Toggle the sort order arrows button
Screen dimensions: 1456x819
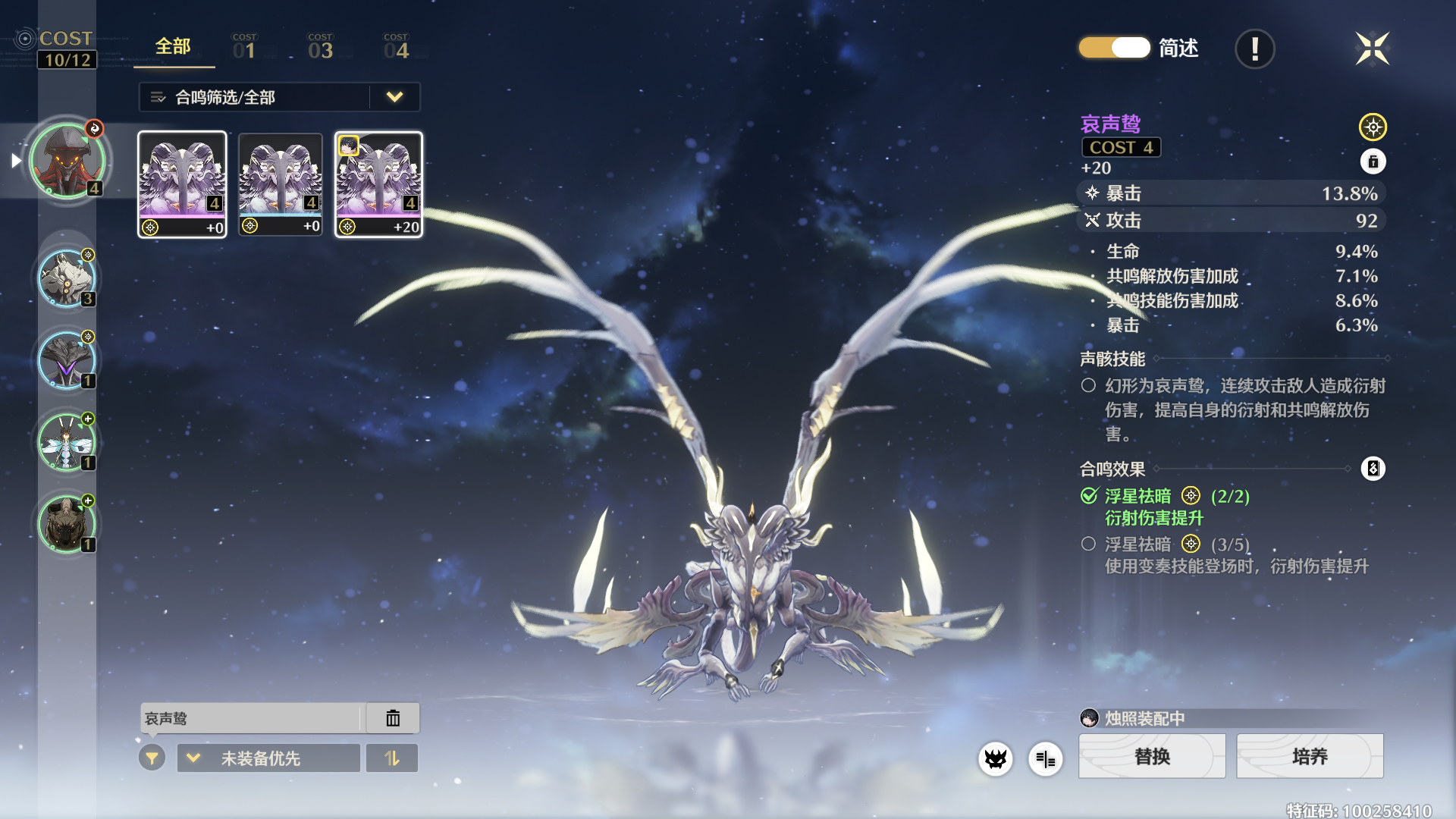(391, 758)
